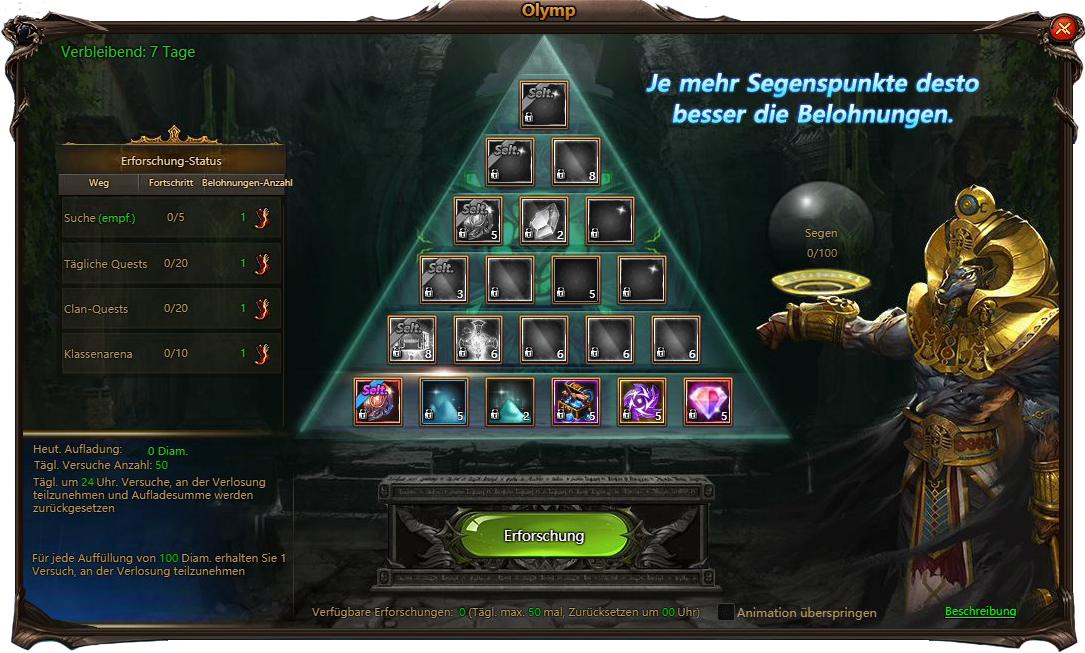Viewport: 1085px width, 653px height.
Task: Toggle the Animation überspringen checkbox
Action: [x=726, y=612]
